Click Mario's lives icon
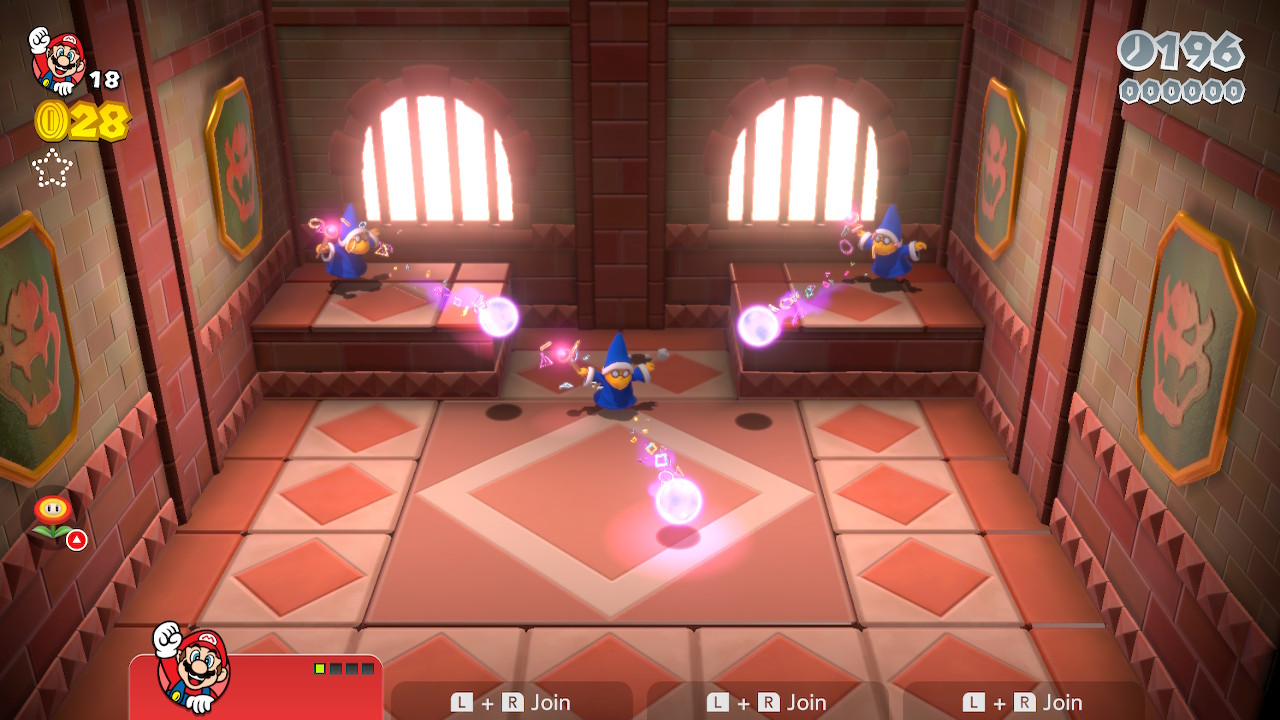This screenshot has width=1280, height=720. click(x=58, y=60)
